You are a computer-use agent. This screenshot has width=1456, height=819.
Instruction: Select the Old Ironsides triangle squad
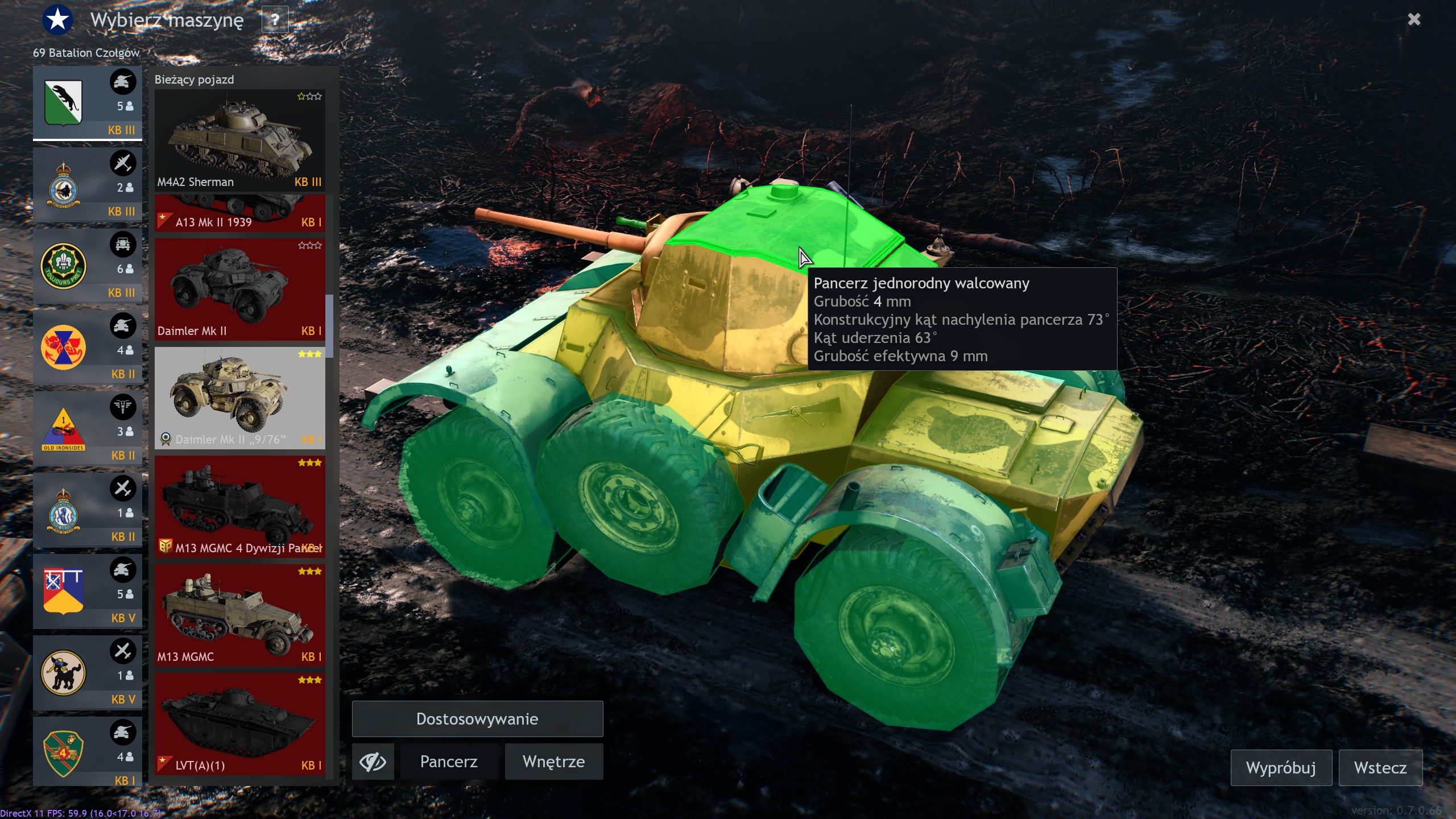pos(87,429)
